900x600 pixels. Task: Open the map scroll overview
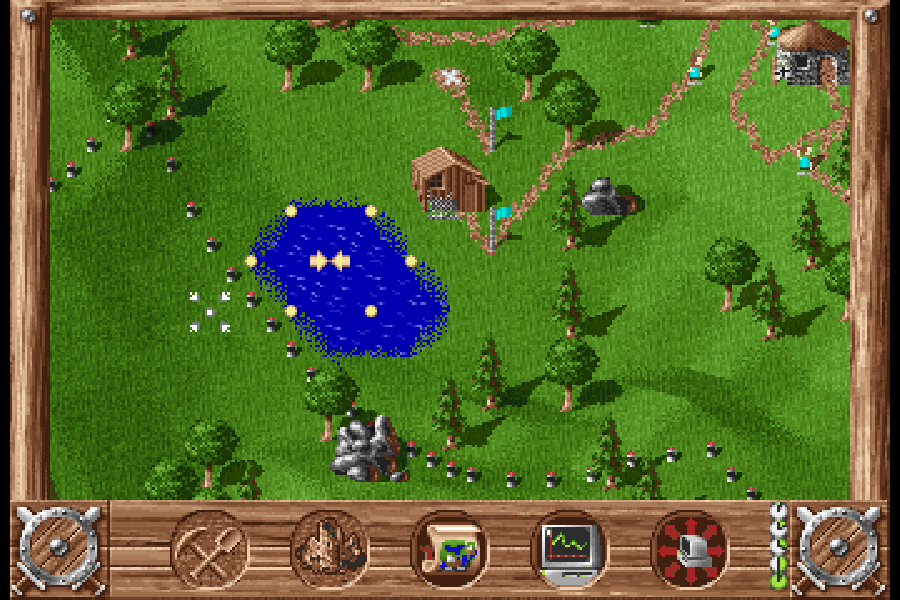[x=449, y=549]
